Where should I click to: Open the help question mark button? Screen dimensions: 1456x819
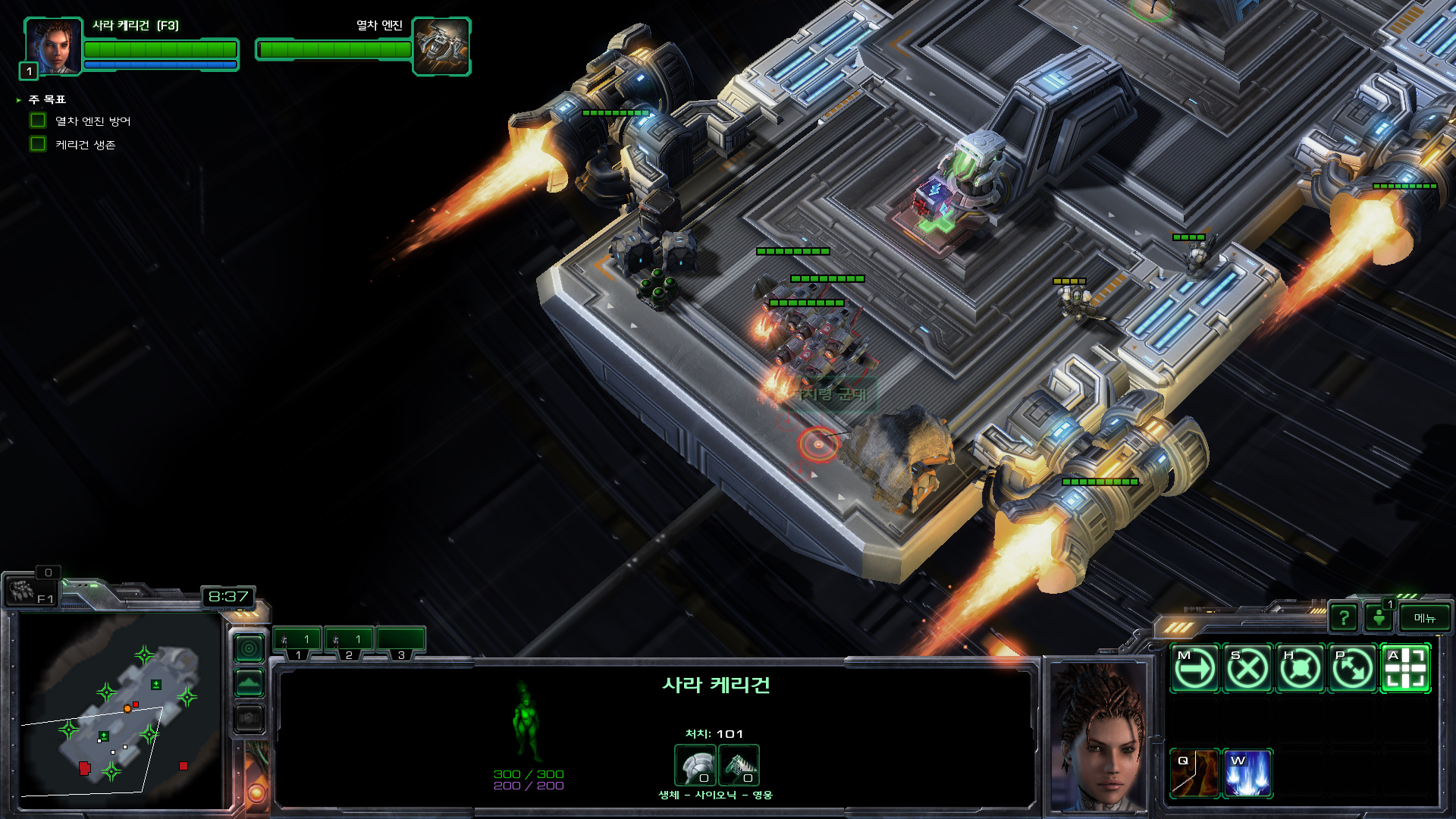pyautogui.click(x=1344, y=618)
